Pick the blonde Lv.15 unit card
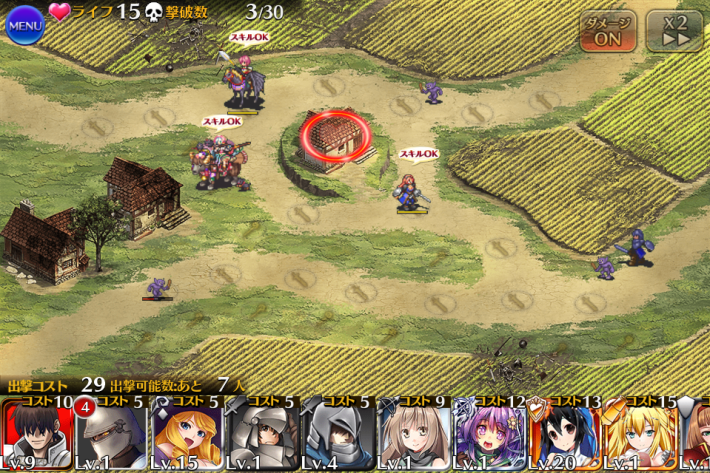Image resolution: width=710 pixels, height=473 pixels. tap(187, 436)
